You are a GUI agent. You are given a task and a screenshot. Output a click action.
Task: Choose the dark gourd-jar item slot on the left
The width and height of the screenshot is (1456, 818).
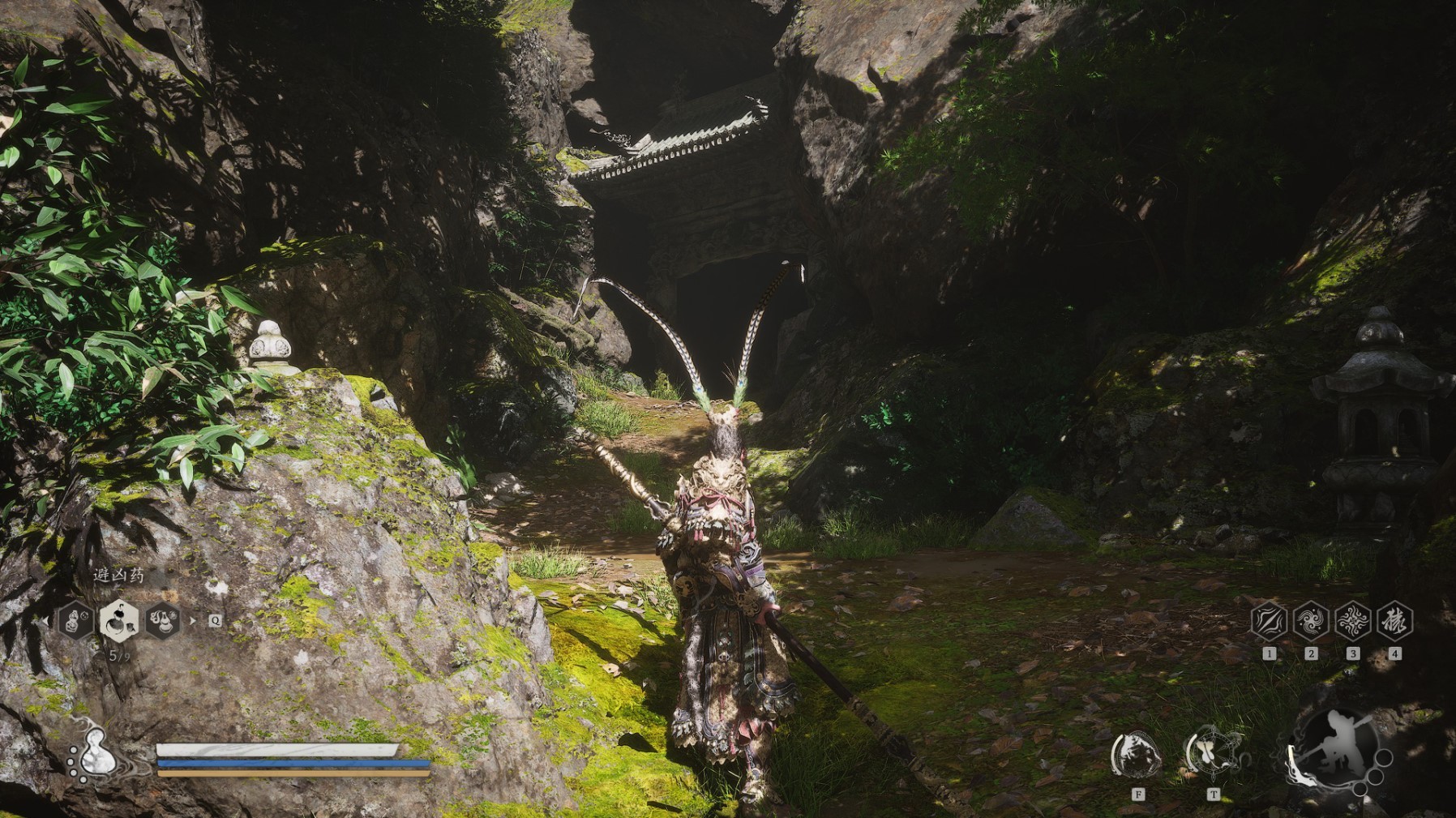75,621
